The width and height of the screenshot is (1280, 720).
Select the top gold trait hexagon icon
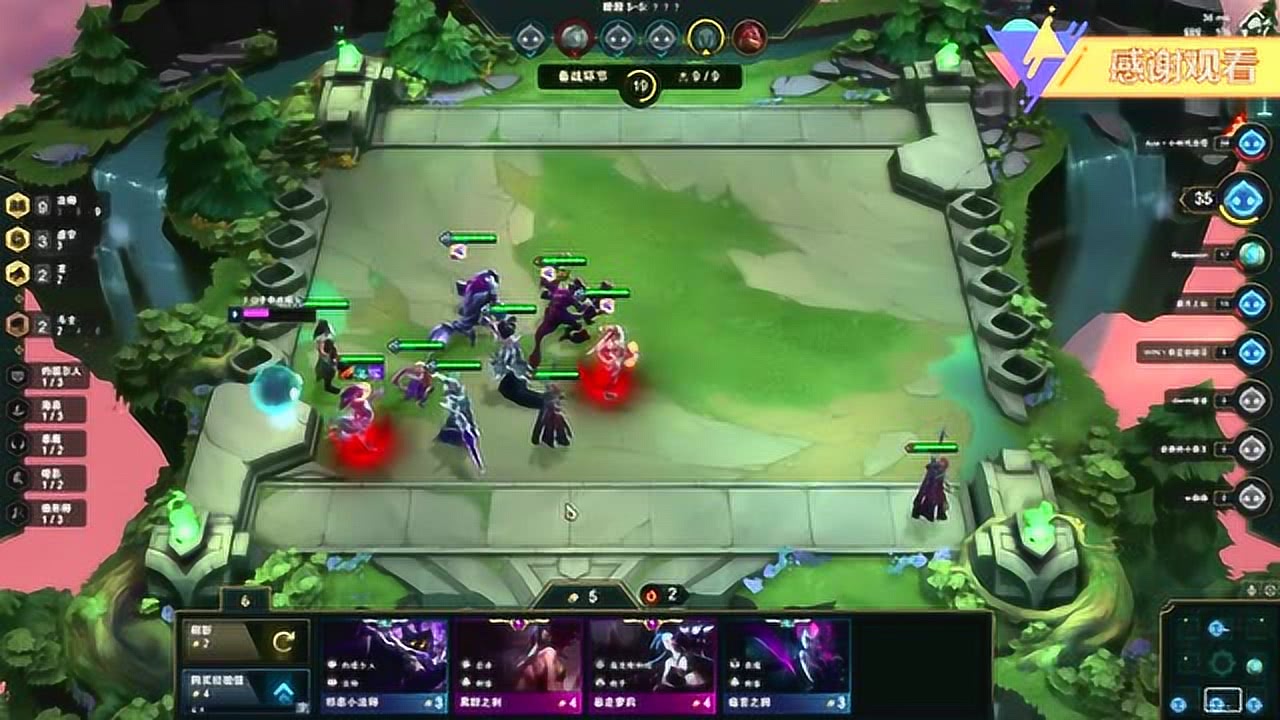(17, 206)
